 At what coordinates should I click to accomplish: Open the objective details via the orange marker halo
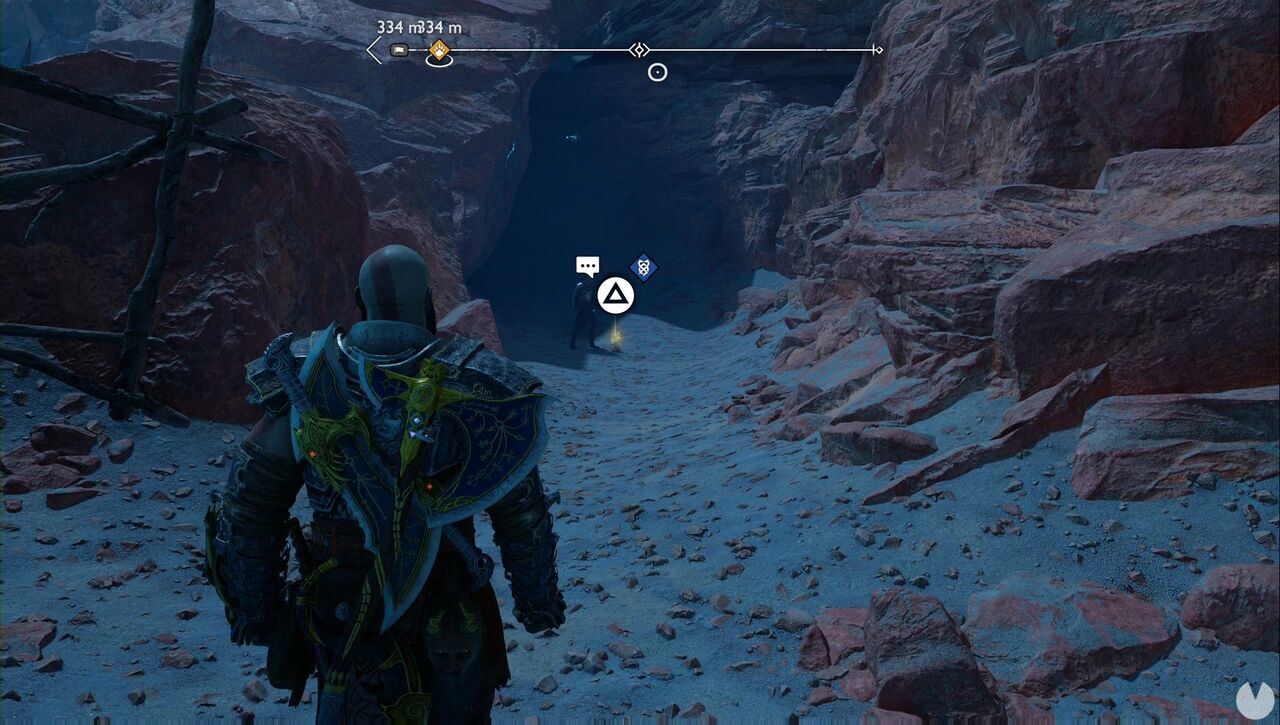click(x=438, y=59)
